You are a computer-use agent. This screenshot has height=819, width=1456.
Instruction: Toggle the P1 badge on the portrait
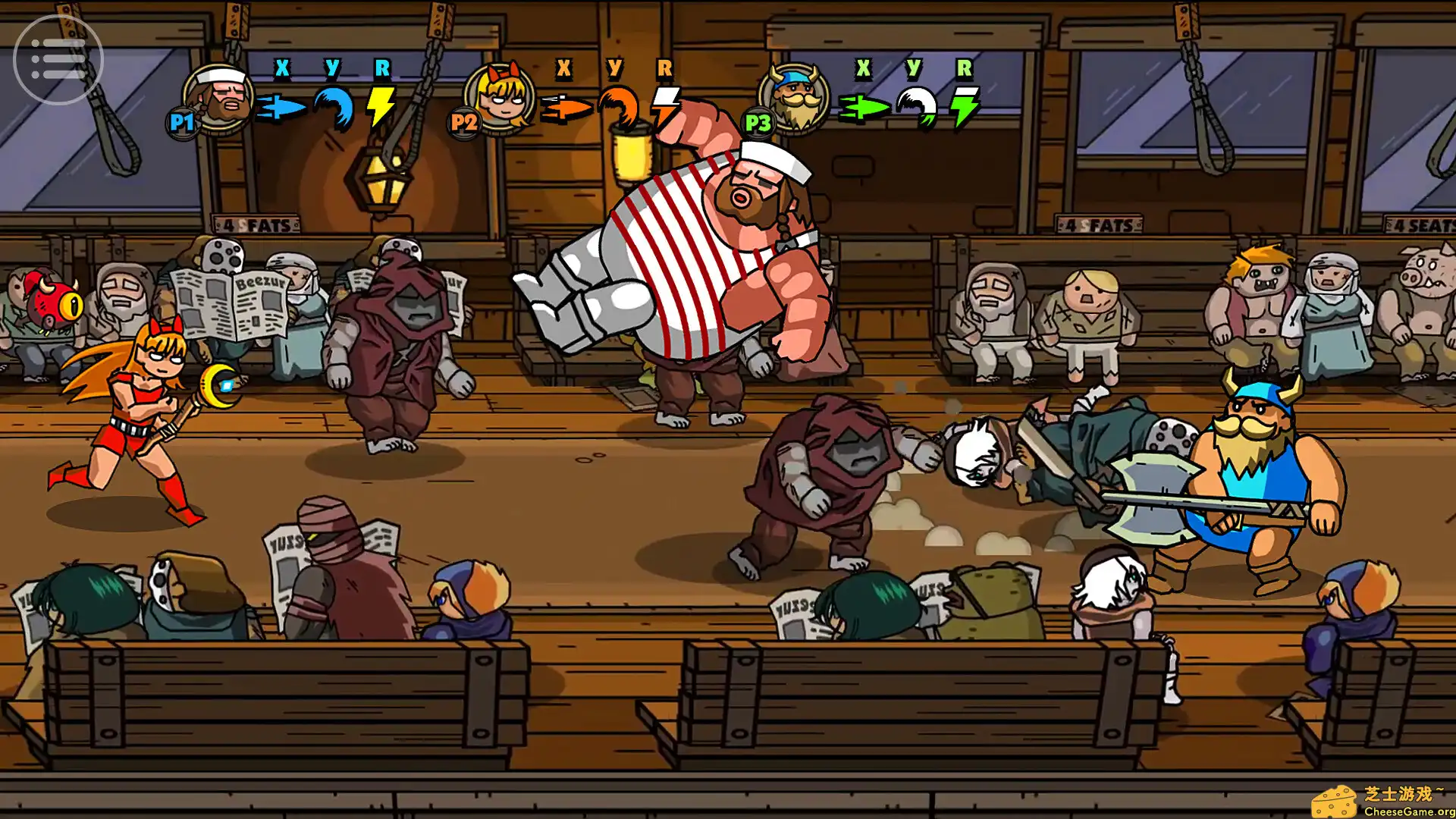pyautogui.click(x=181, y=122)
